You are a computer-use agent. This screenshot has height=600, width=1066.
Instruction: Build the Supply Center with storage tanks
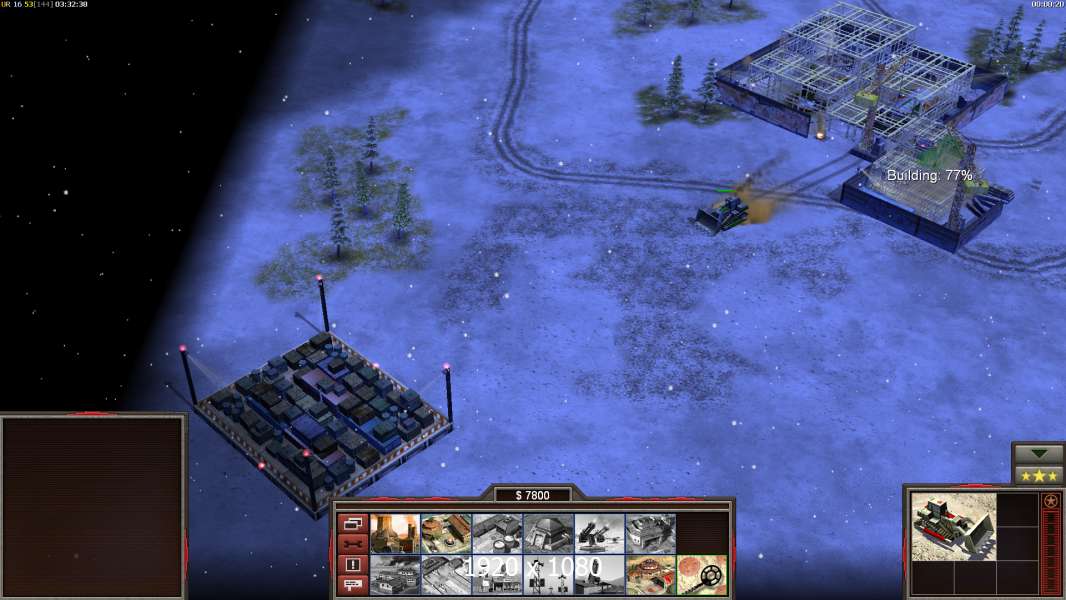497,534
